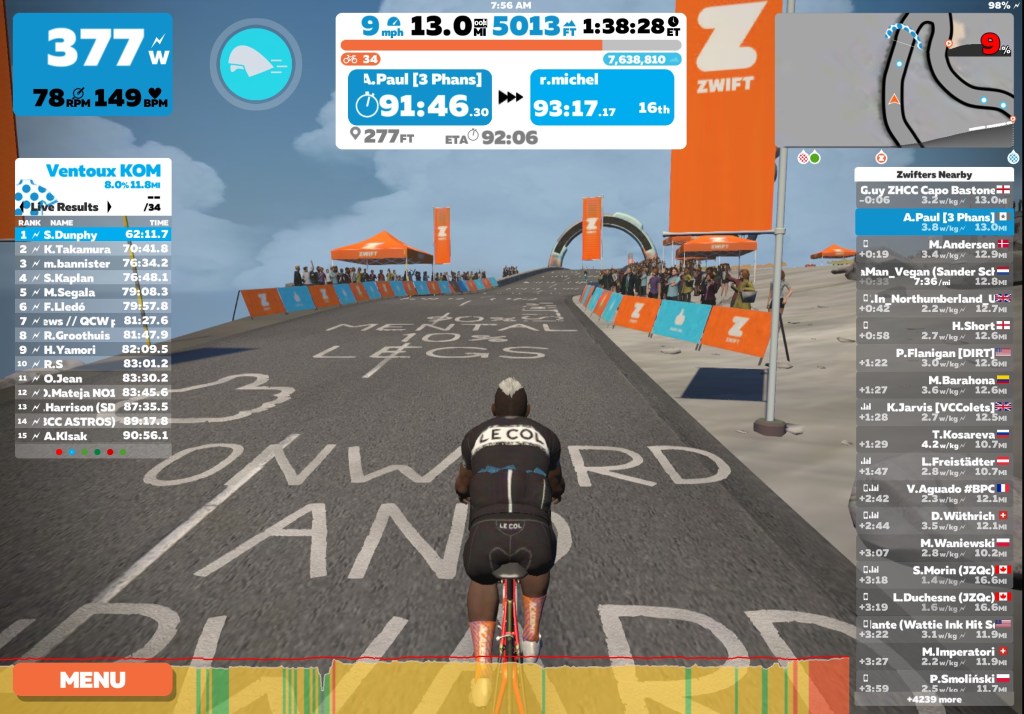The image size is (1024, 714).
Task: Select P.Flanigan [DIRT] nearby rider
Action: point(934,358)
